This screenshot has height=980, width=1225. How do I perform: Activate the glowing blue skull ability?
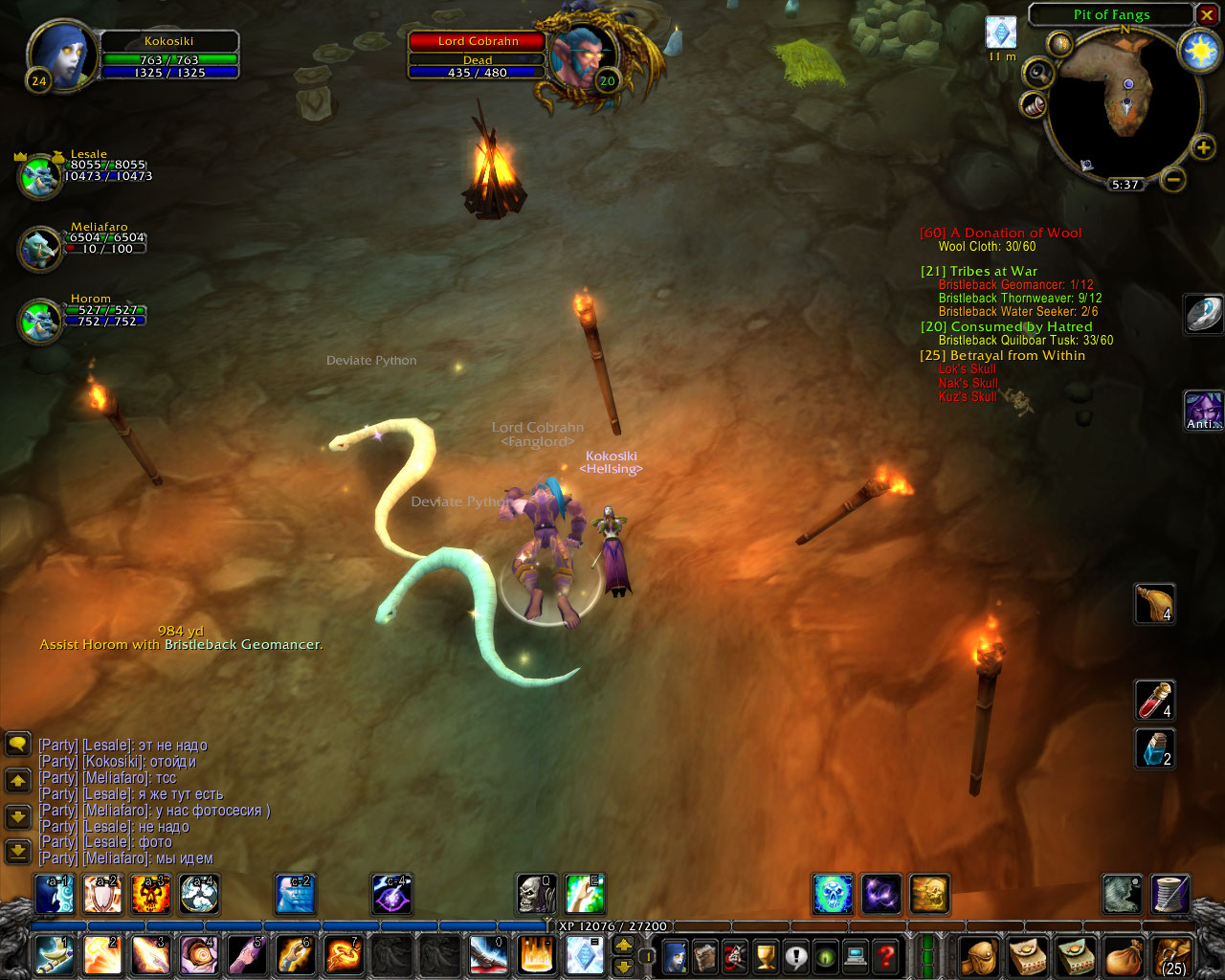tap(833, 894)
